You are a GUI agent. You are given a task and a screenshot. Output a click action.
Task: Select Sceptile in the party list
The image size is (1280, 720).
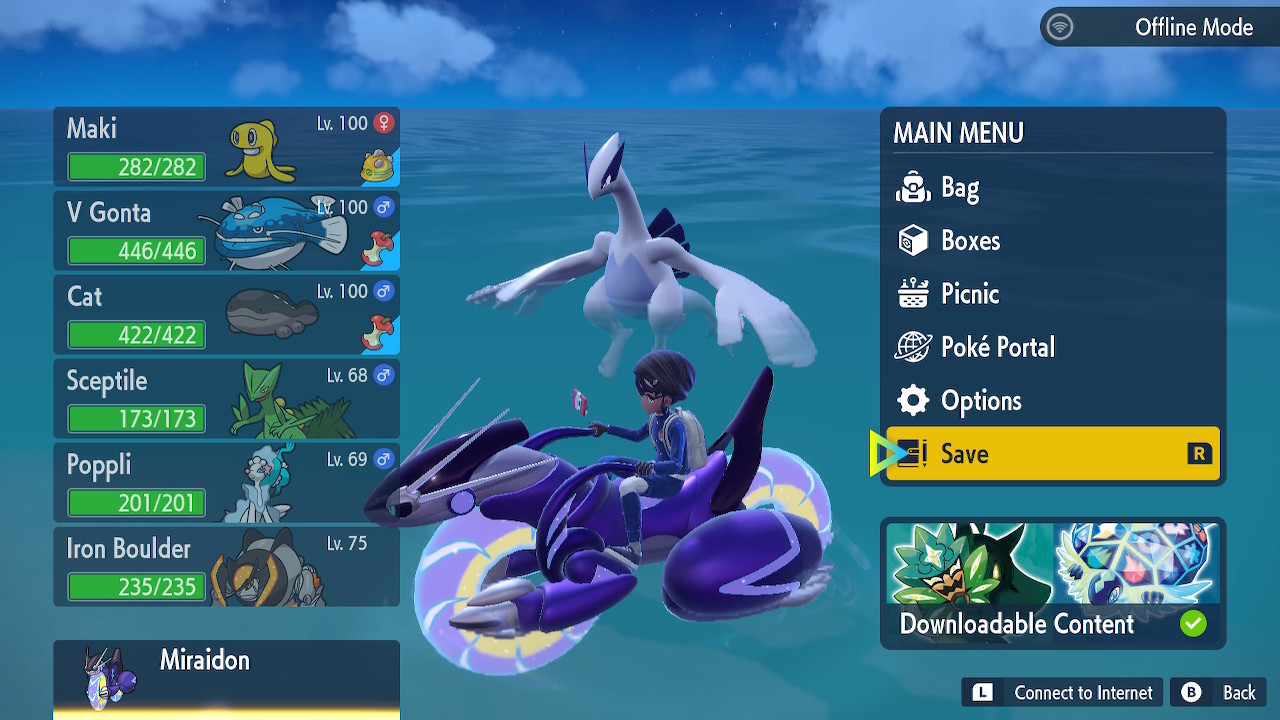point(226,399)
